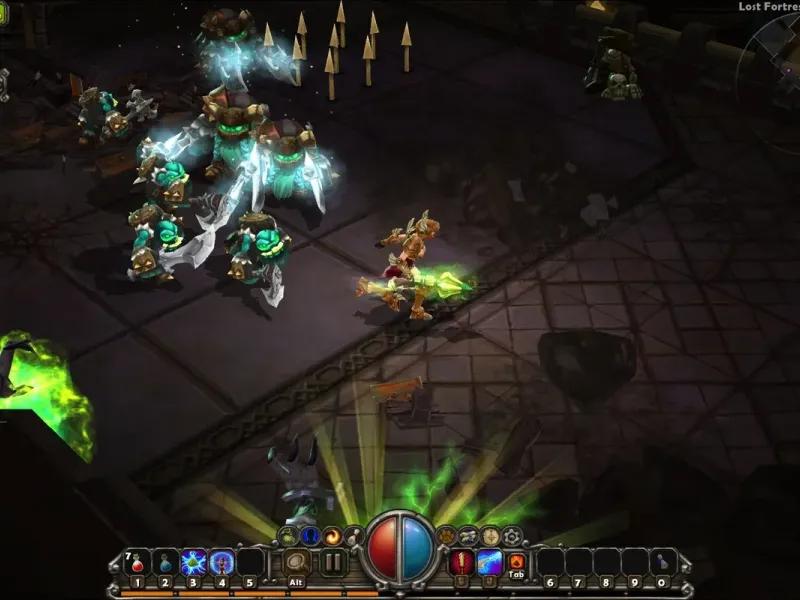Screen dimensions: 800x600
Task: Toggle the compass map icon
Action: [x=490, y=536]
